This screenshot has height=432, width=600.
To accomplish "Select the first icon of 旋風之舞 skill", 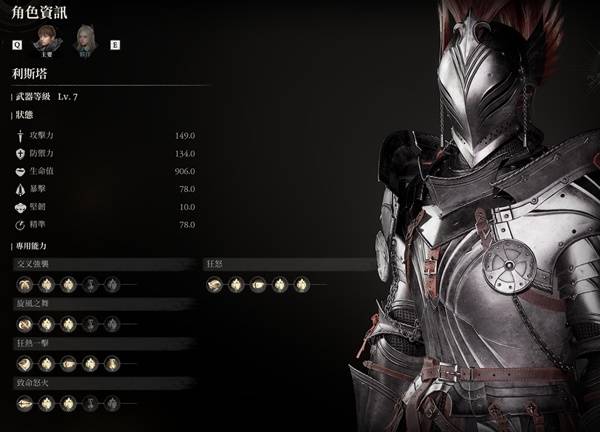I will 23,324.
